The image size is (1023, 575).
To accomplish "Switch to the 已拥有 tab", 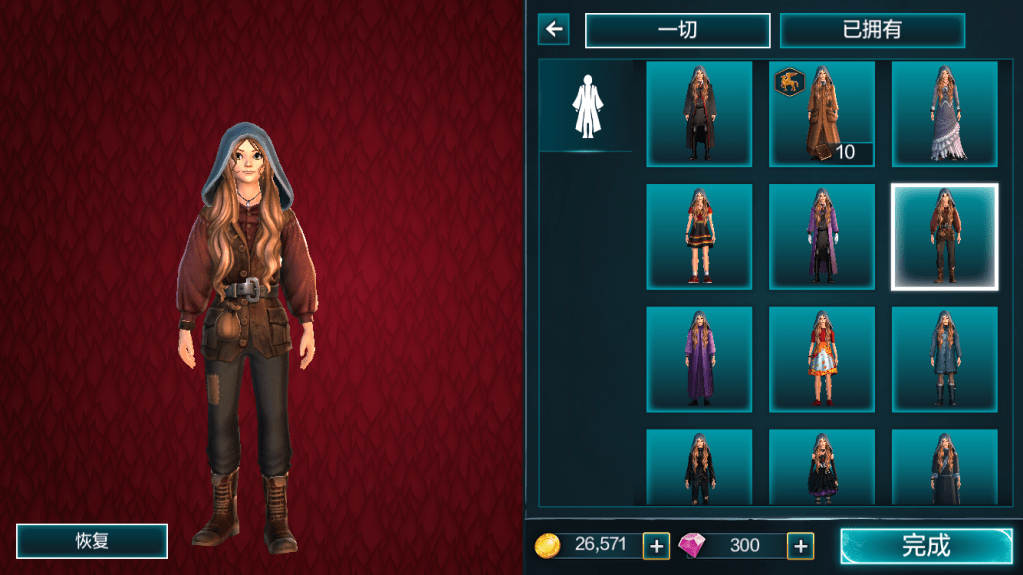I will (x=872, y=30).
